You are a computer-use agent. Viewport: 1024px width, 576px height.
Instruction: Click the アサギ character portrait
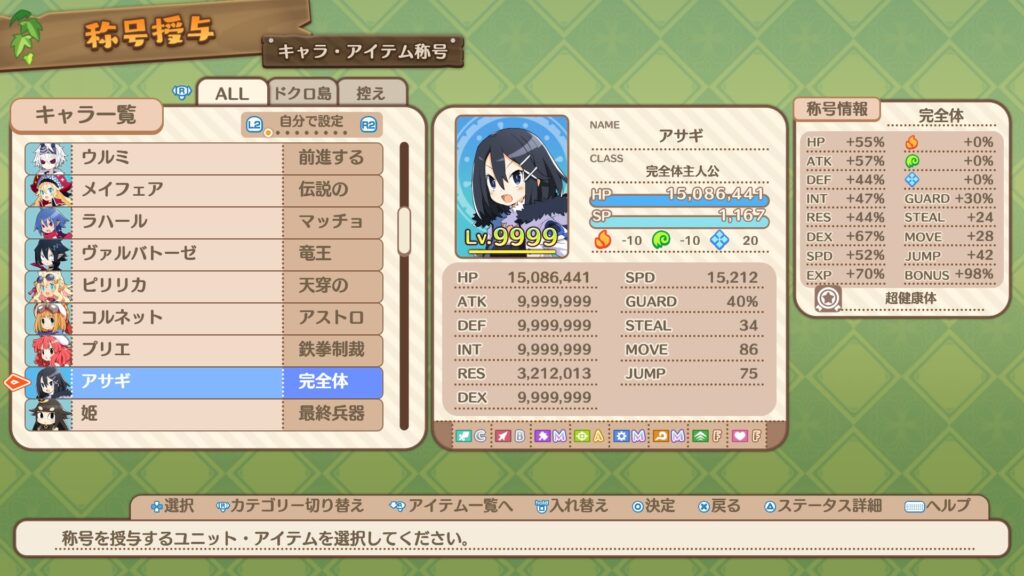[512, 186]
